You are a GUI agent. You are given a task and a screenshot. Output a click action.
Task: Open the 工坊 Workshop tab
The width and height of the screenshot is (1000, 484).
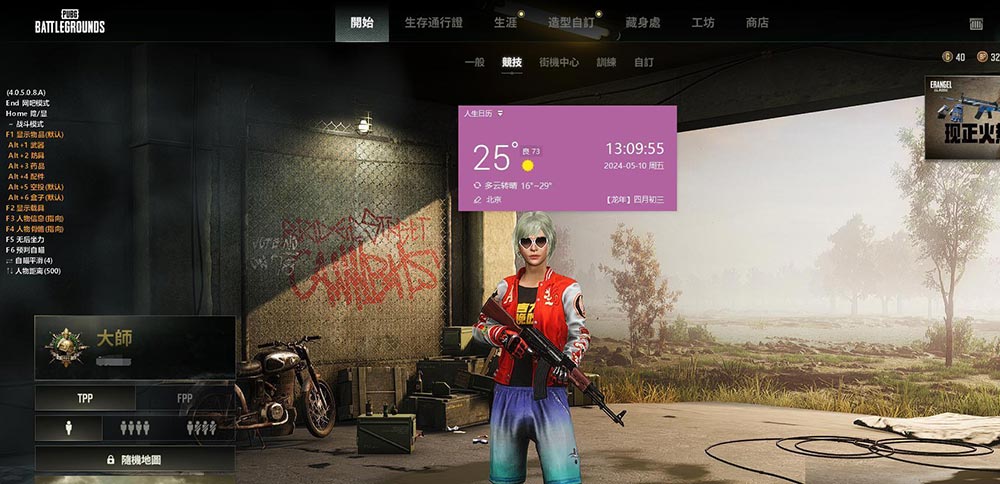point(703,22)
